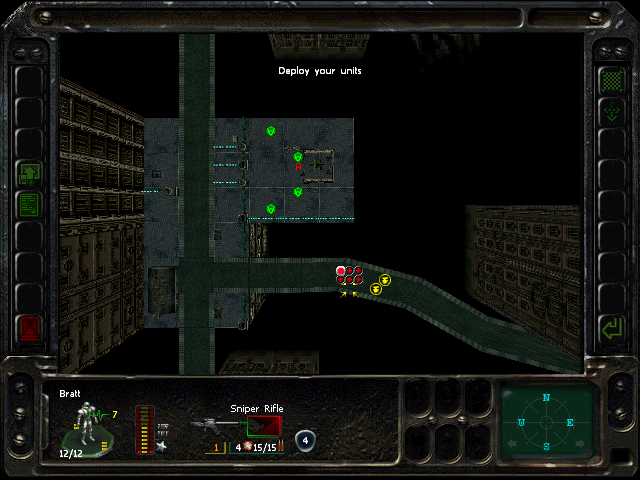The image size is (640, 480).
Task: Click the compass panel
Action: (x=546, y=421)
